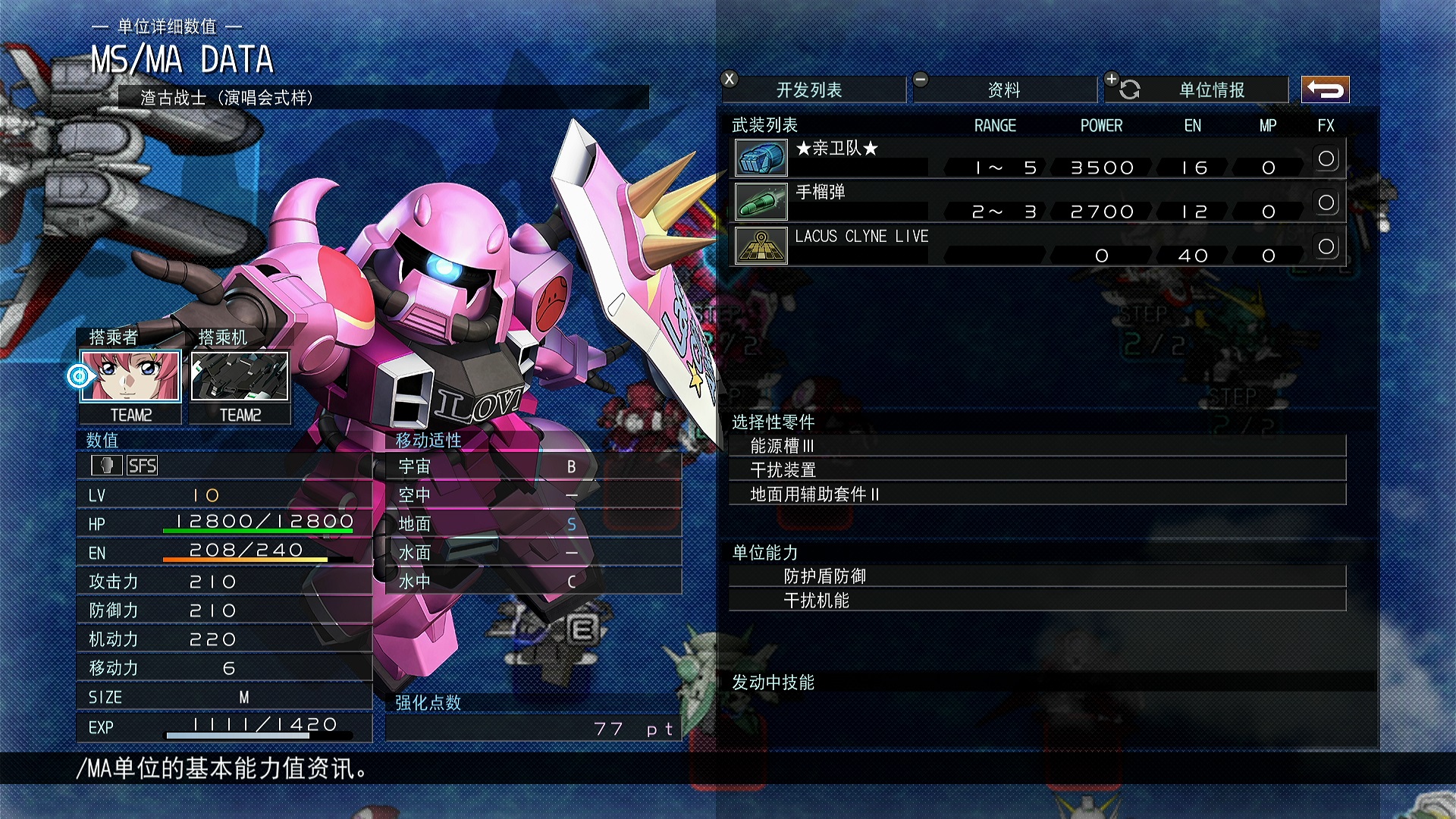Open the 单位情报 unit info tab

[1211, 90]
